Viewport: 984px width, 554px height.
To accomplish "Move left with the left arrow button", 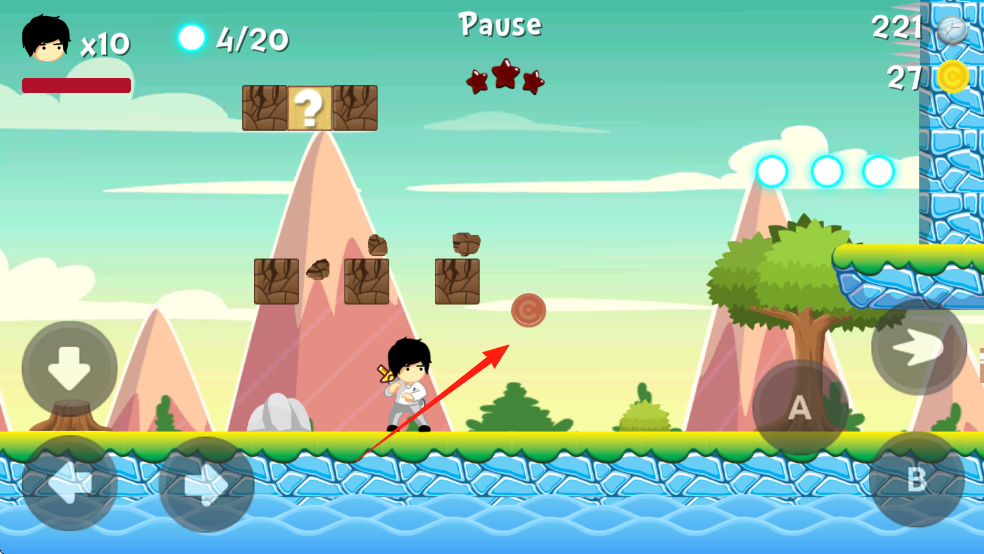I will click(70, 483).
